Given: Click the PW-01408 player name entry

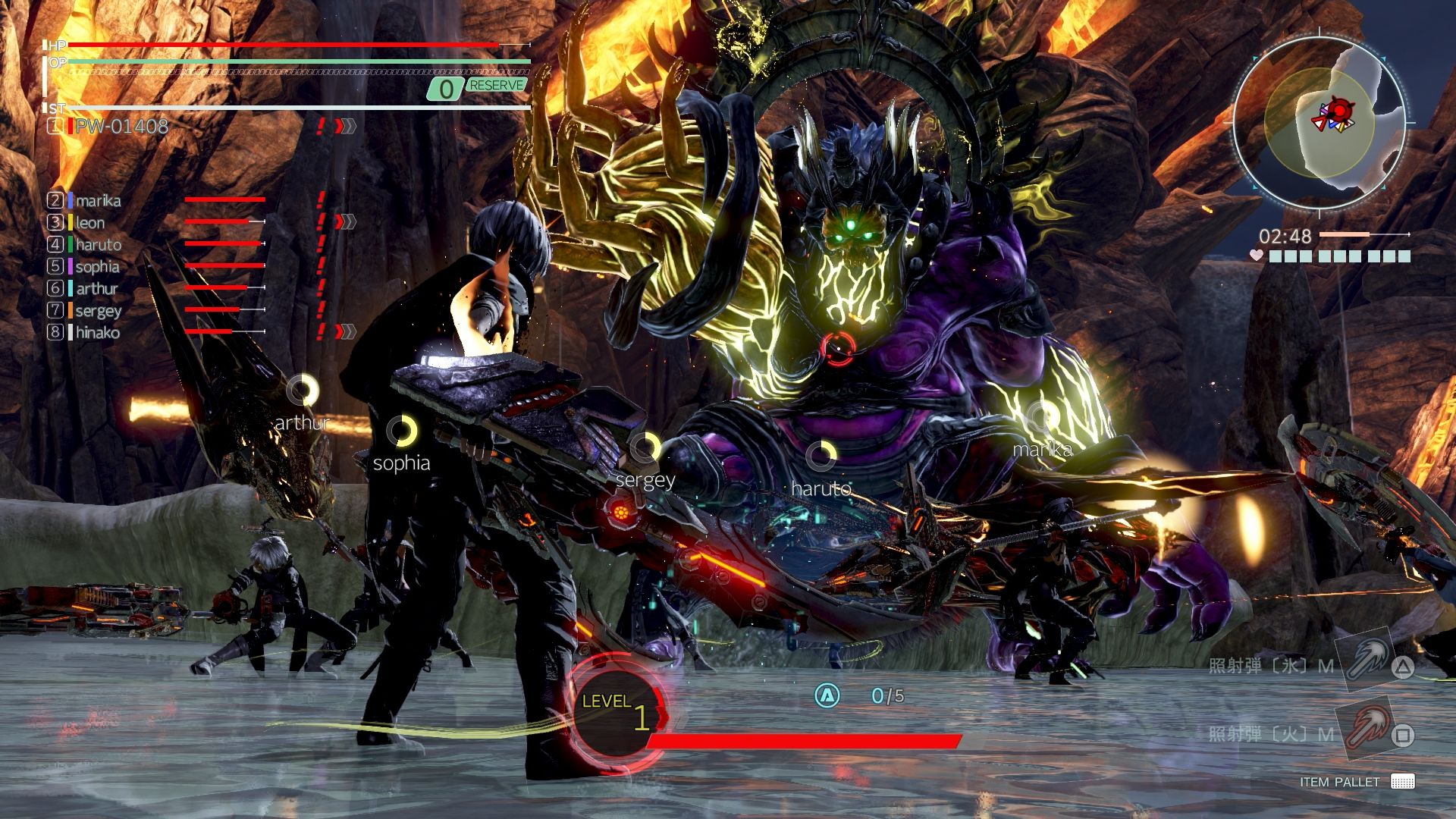Looking at the screenshot, I should (121, 127).
